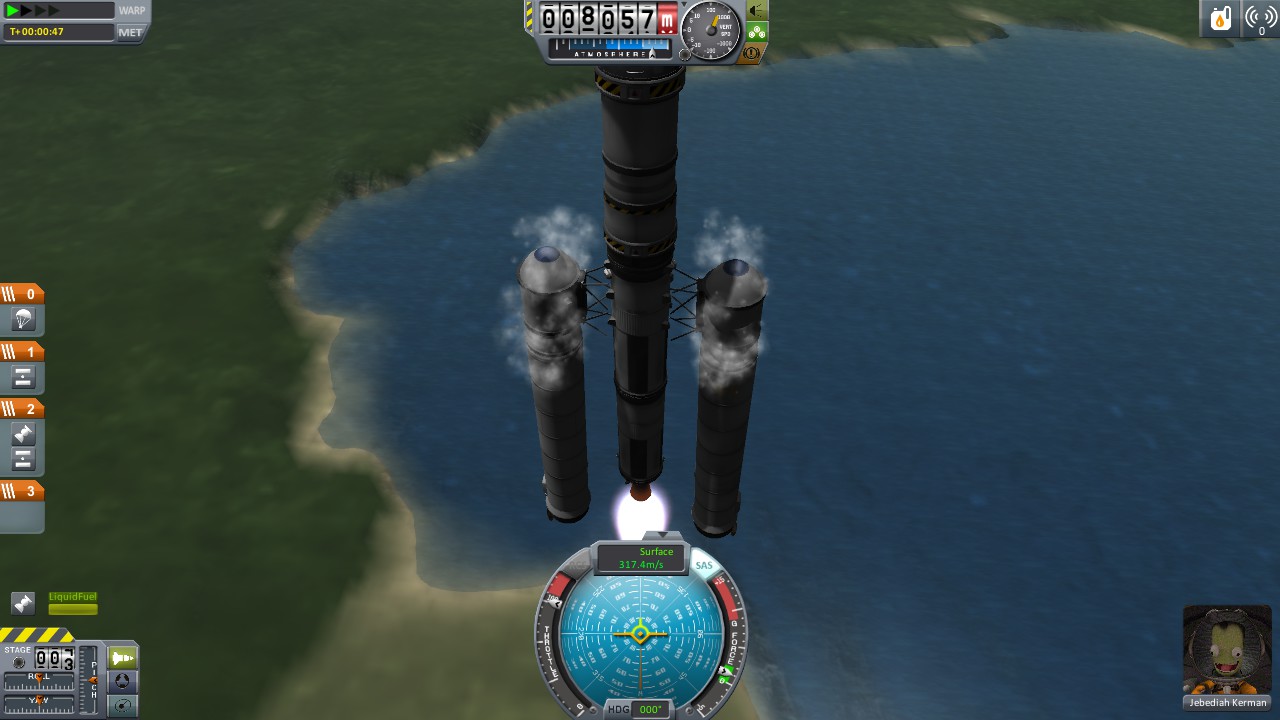The height and width of the screenshot is (720, 1280).
Task: Click the WARP label in time panel
Action: coord(131,11)
